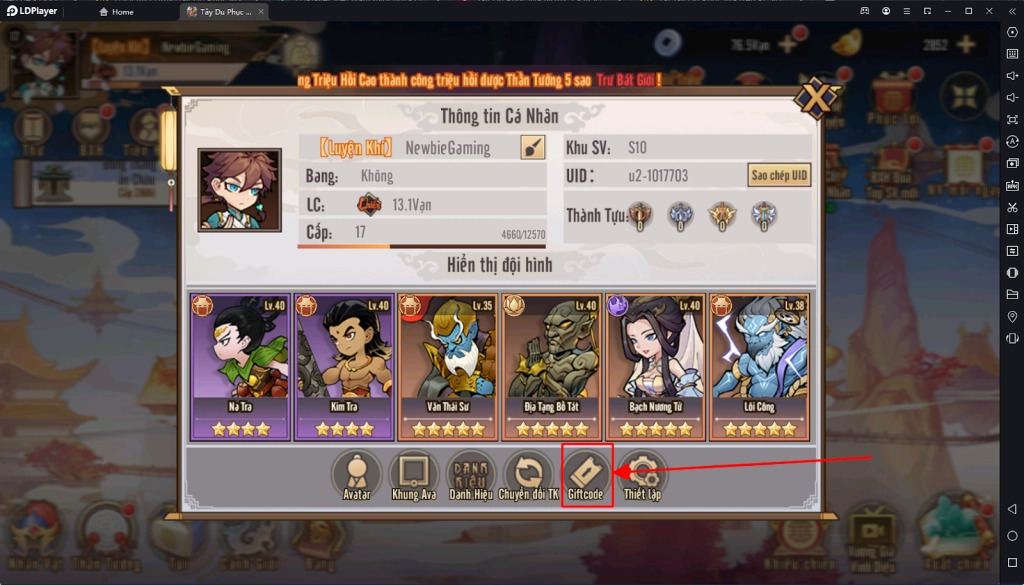Open the Giftcode entry
This screenshot has height=585, width=1024.
(x=587, y=475)
